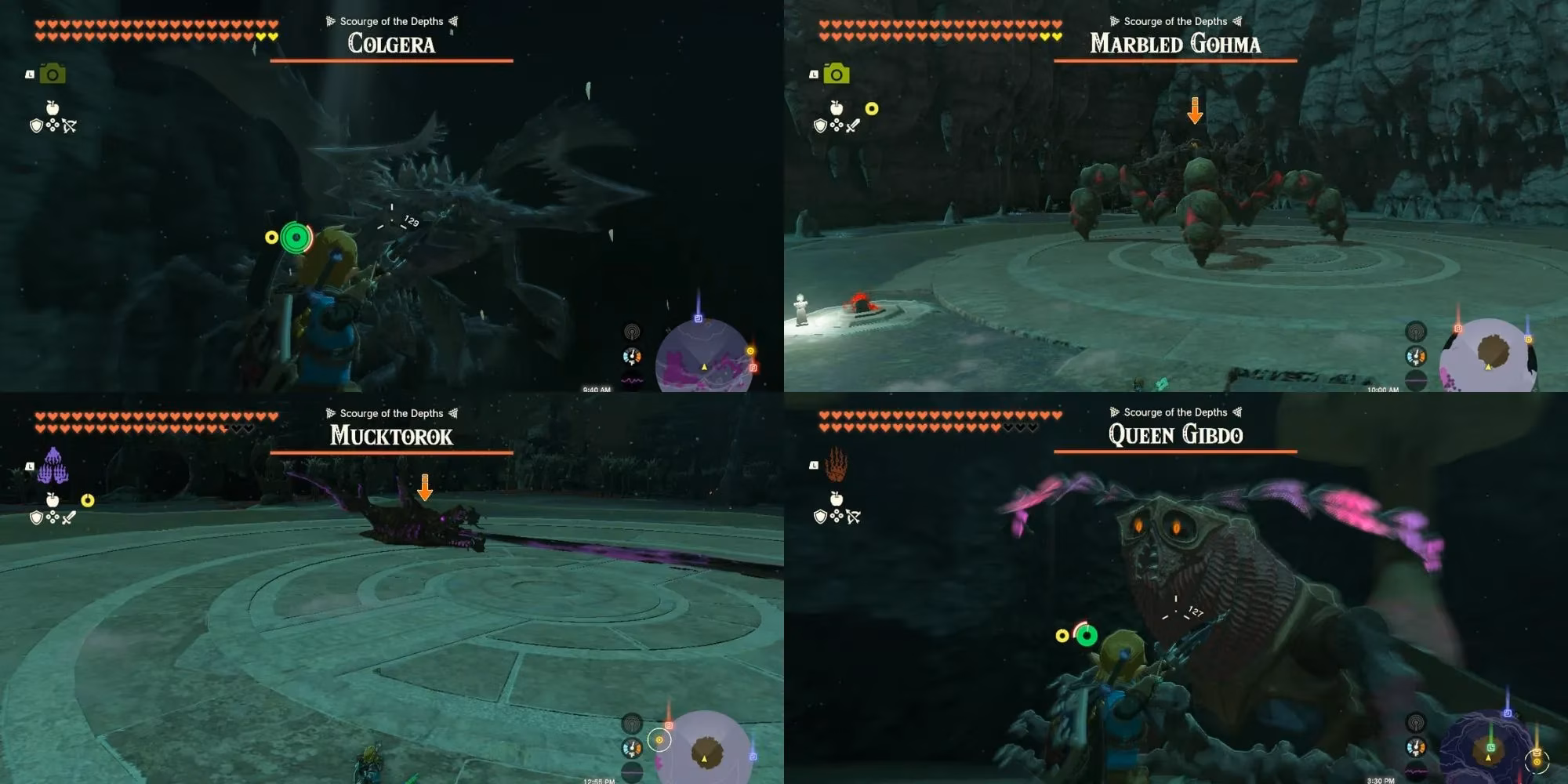This screenshot has height=784, width=1568.
Task: Click the Scourge of the Depths title above Mucktorok
Action: 392,413
